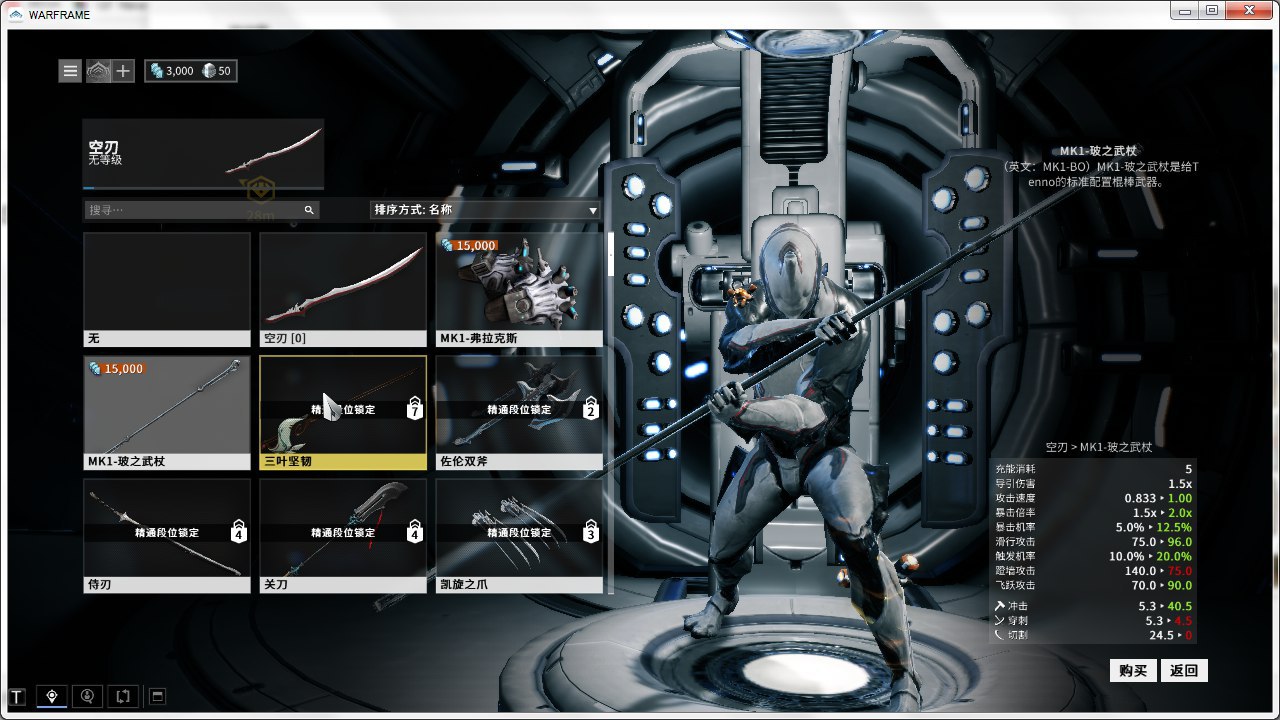Choose the locked 三叶坚韧 weapon tile
The width and height of the screenshot is (1280, 720).
(x=343, y=413)
